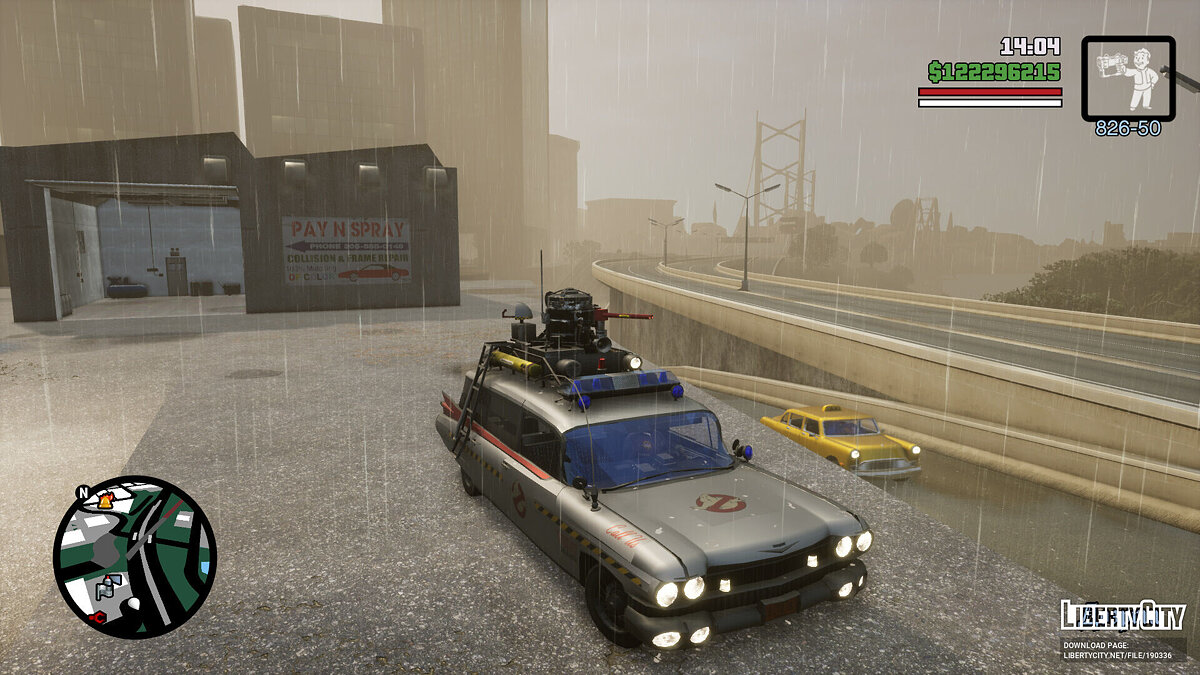Click the Pay N Spray marker on minimap
1200x675 pixels.
click(109, 586)
